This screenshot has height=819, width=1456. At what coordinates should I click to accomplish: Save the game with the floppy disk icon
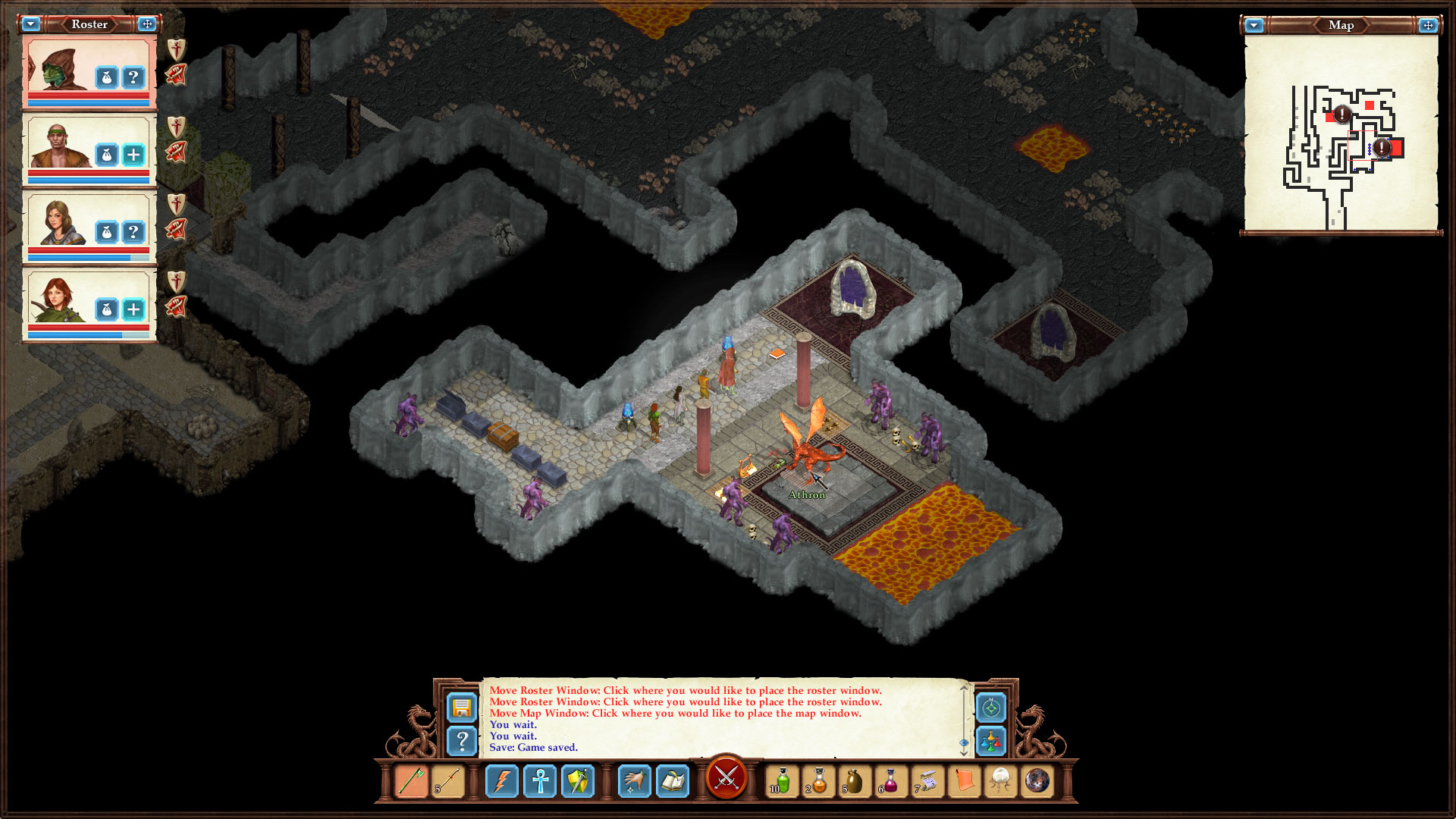pos(463,707)
